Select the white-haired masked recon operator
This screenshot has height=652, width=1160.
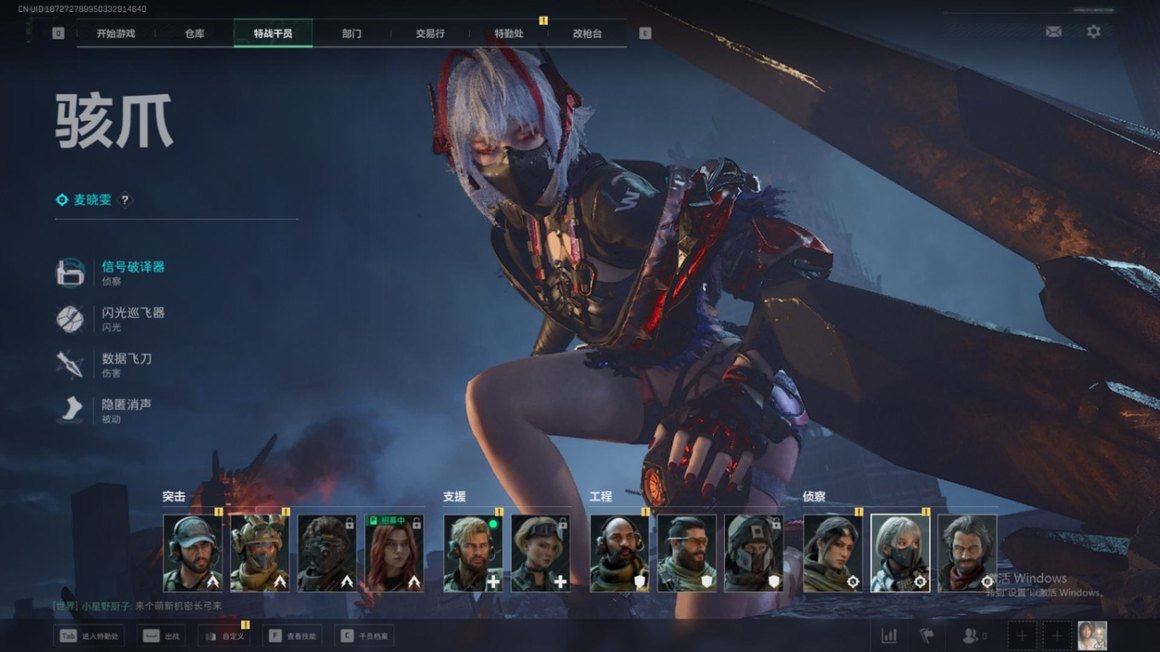point(900,553)
